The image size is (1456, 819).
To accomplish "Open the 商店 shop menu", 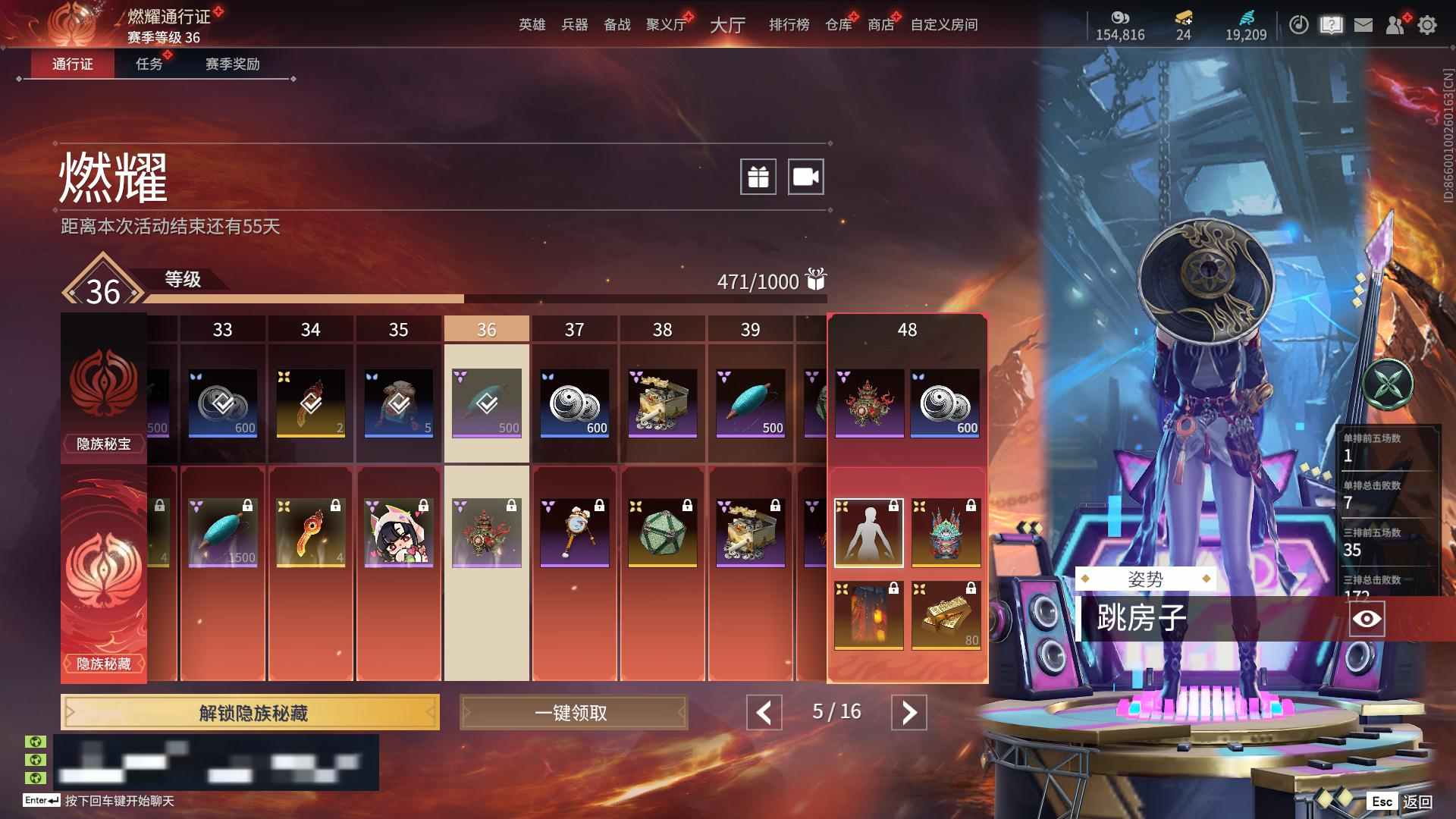I will (880, 25).
